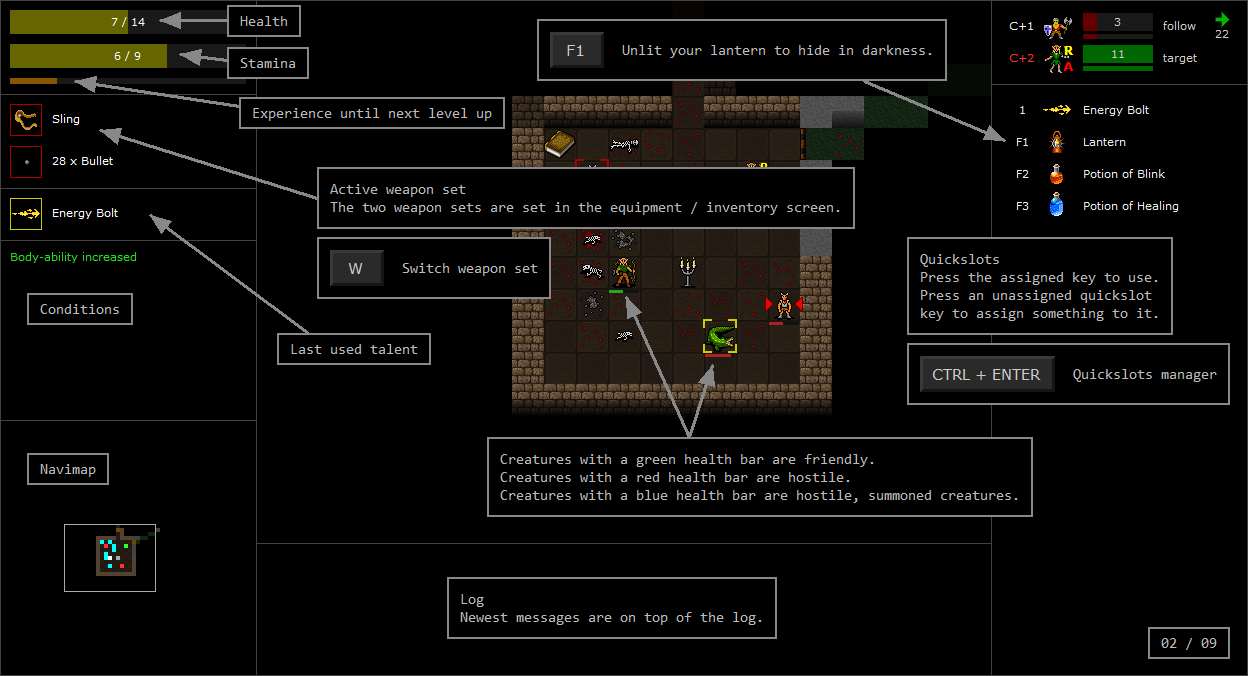Use the Energy Bolt quickslot
Viewport: 1248px width, 676px height.
point(1056,111)
